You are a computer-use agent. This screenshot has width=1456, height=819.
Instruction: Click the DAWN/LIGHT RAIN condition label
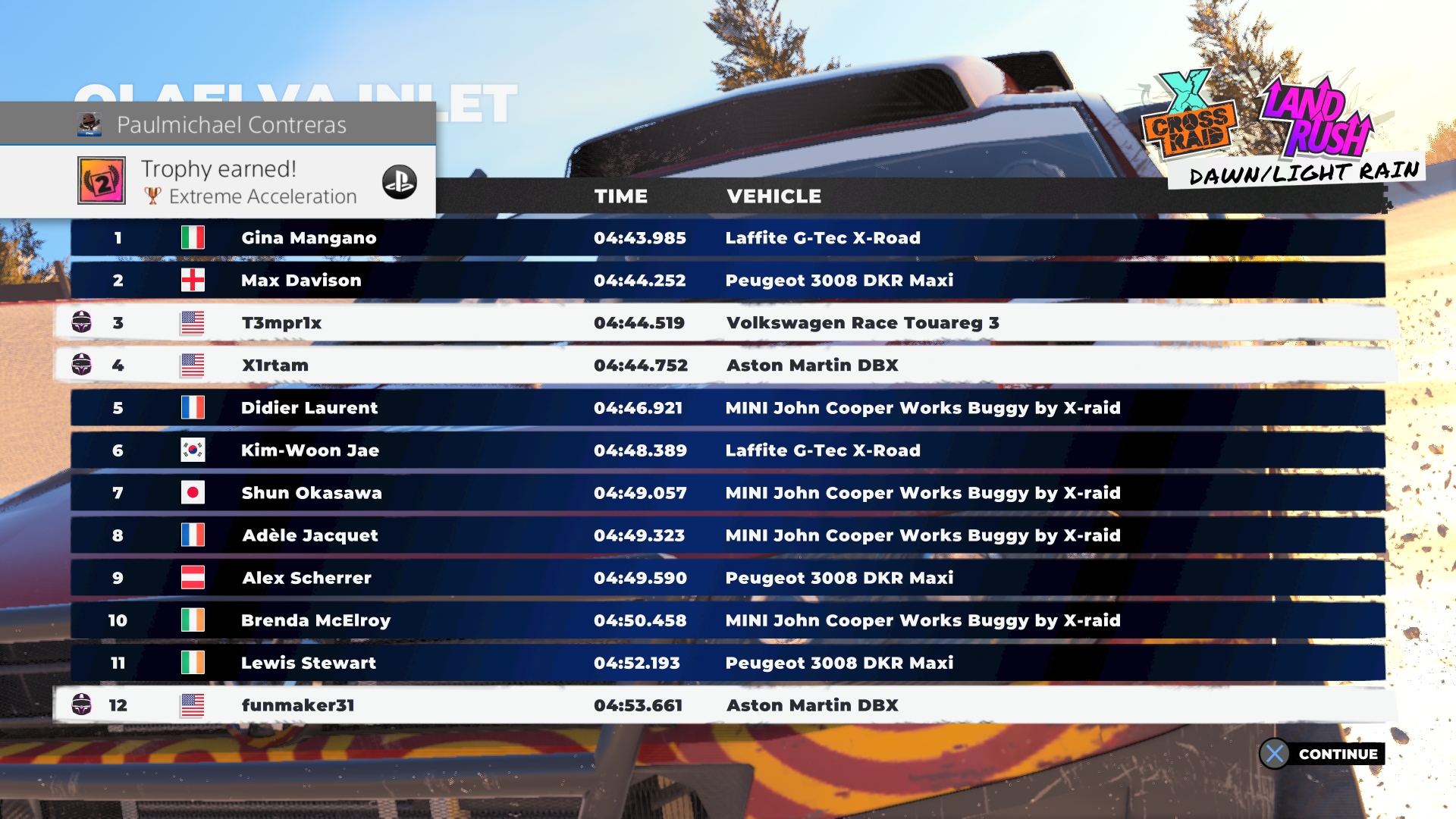click(x=1304, y=173)
